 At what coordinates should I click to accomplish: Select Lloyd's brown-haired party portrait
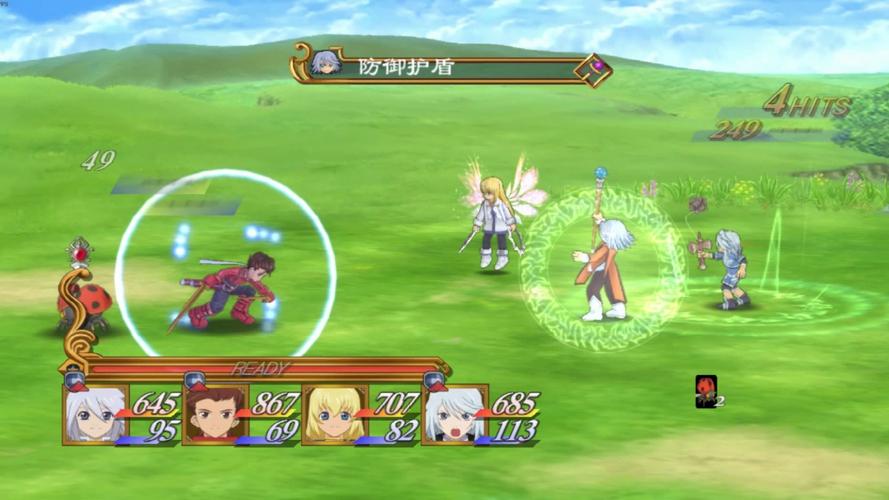(214, 414)
